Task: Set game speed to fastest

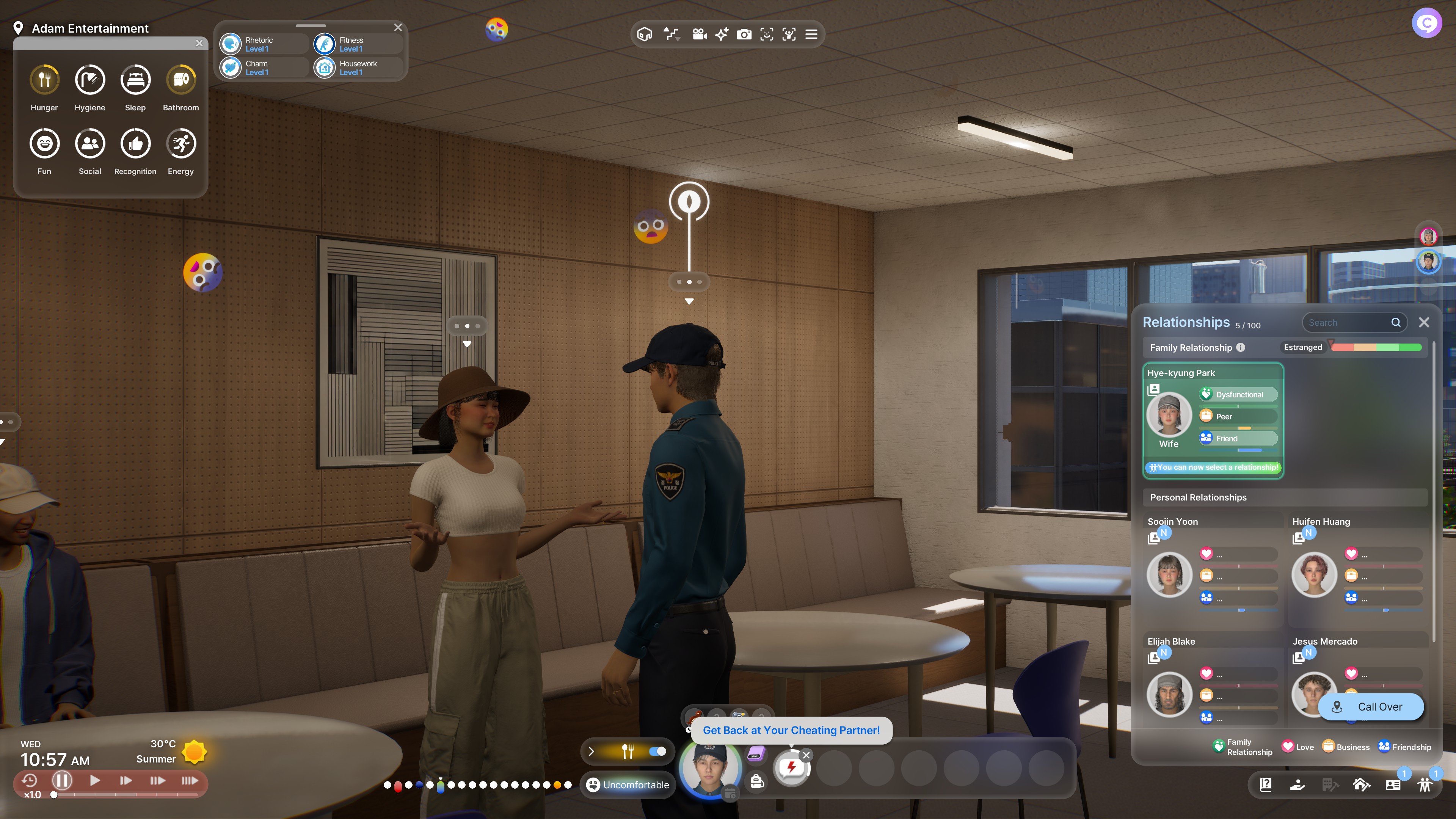Action: tap(189, 781)
